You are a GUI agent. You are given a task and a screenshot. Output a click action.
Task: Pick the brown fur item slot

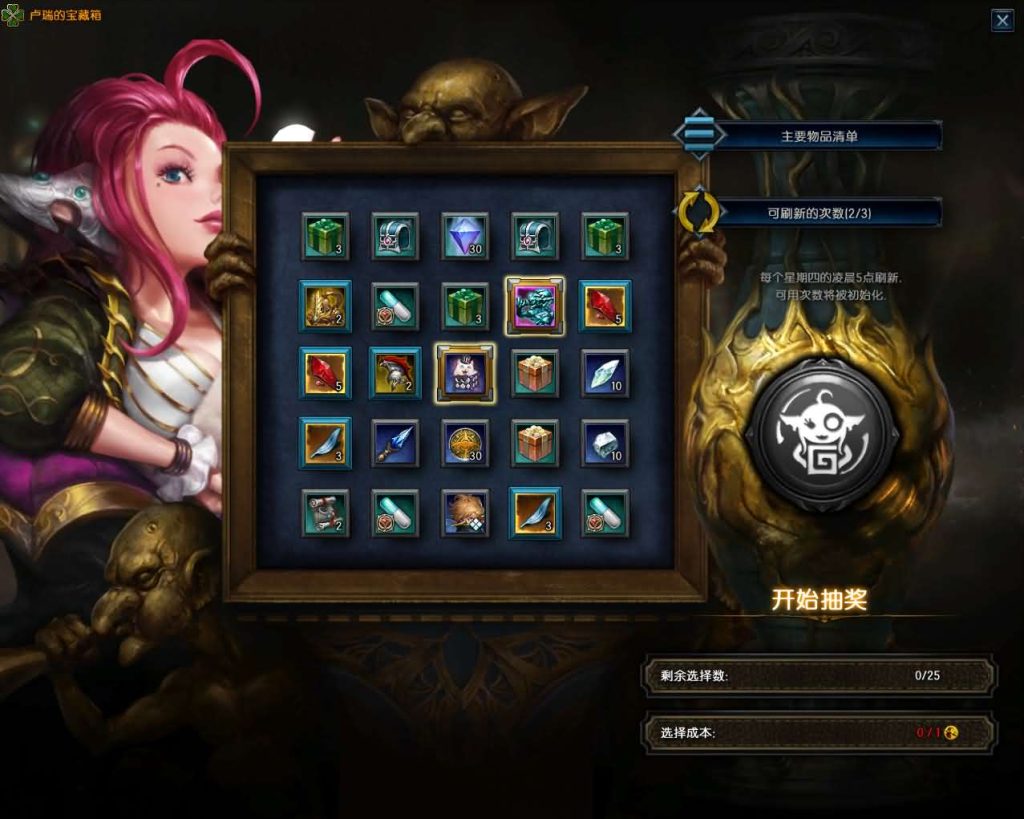click(465, 512)
